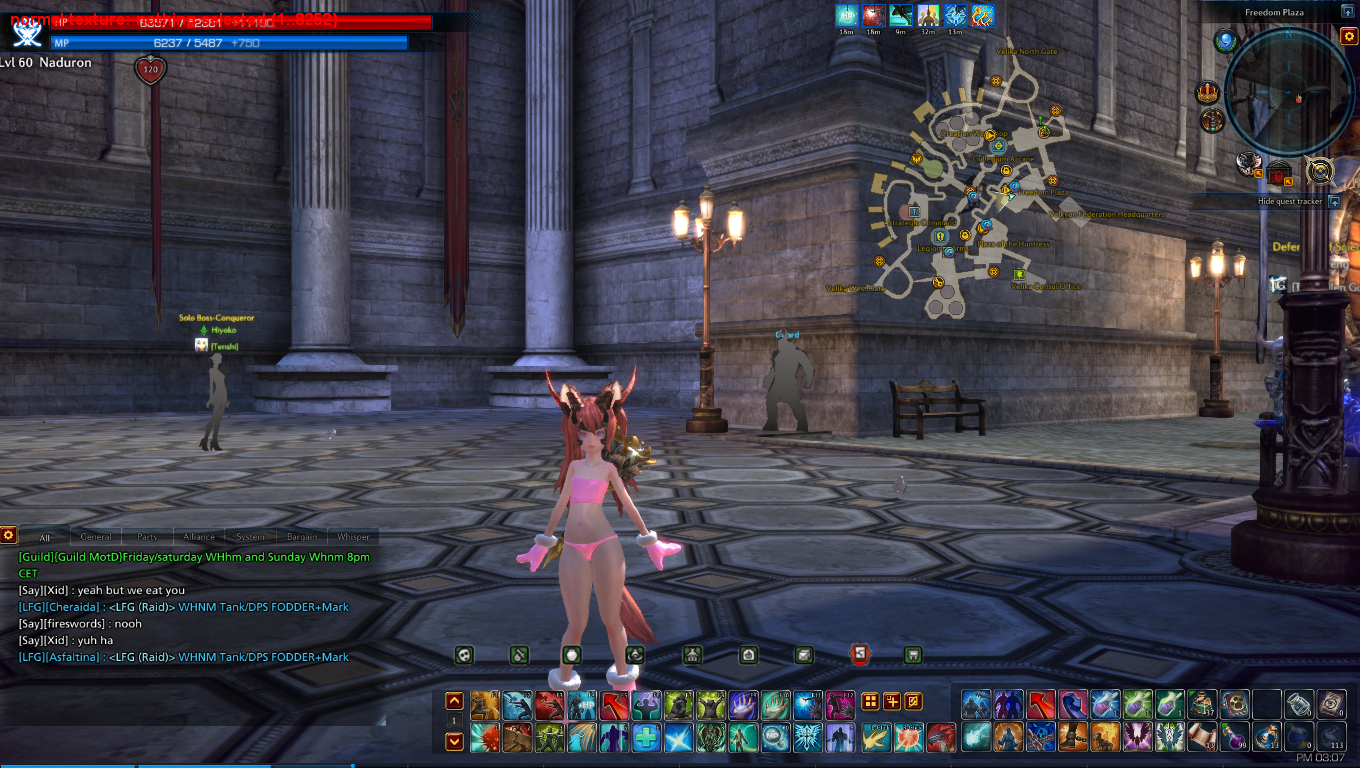
Task: Page the skill hotbar up
Action: pos(454,701)
